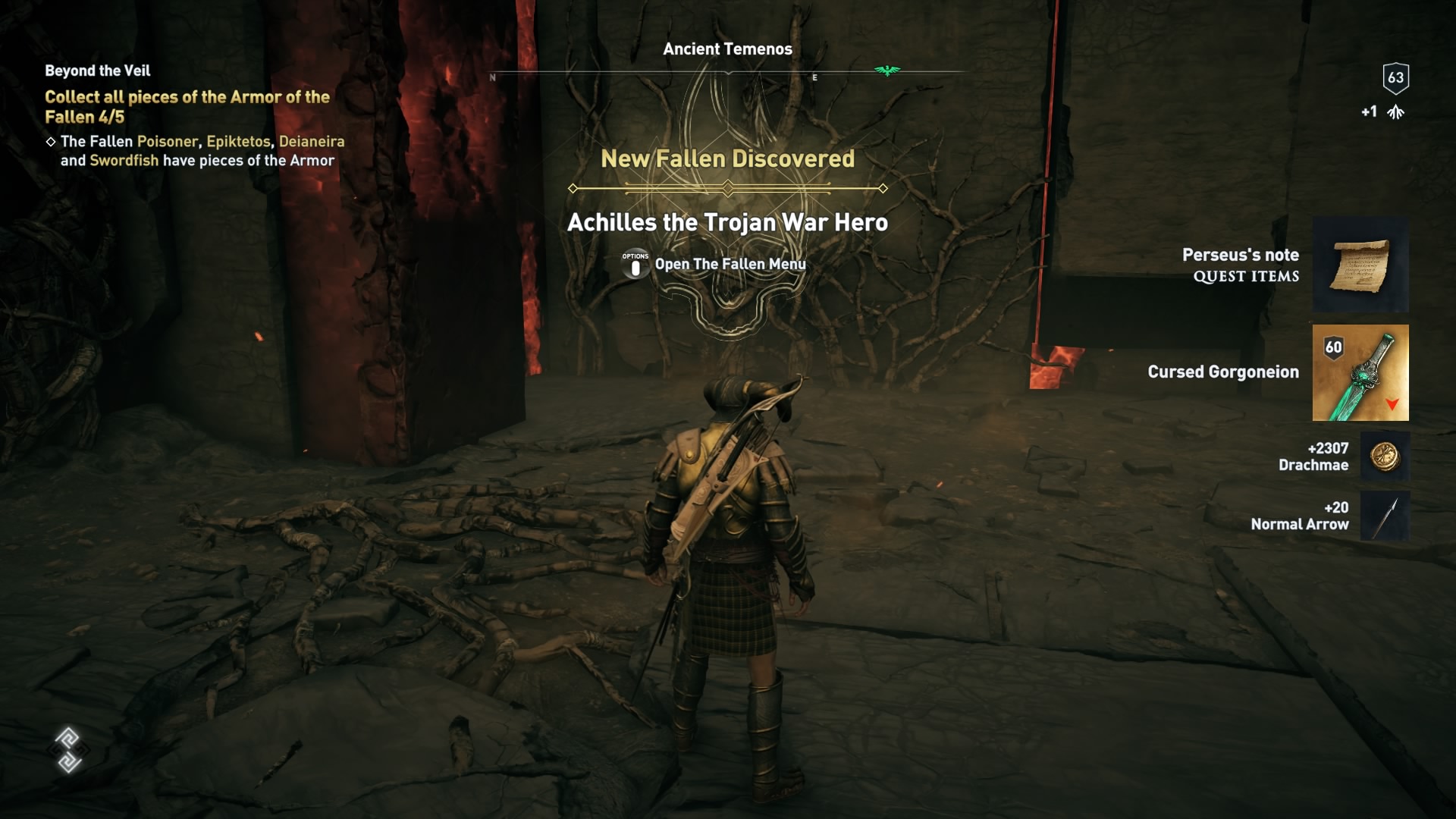Click the Beyond the Veil quest title
Image resolution: width=1456 pixels, height=819 pixels.
pos(96,71)
